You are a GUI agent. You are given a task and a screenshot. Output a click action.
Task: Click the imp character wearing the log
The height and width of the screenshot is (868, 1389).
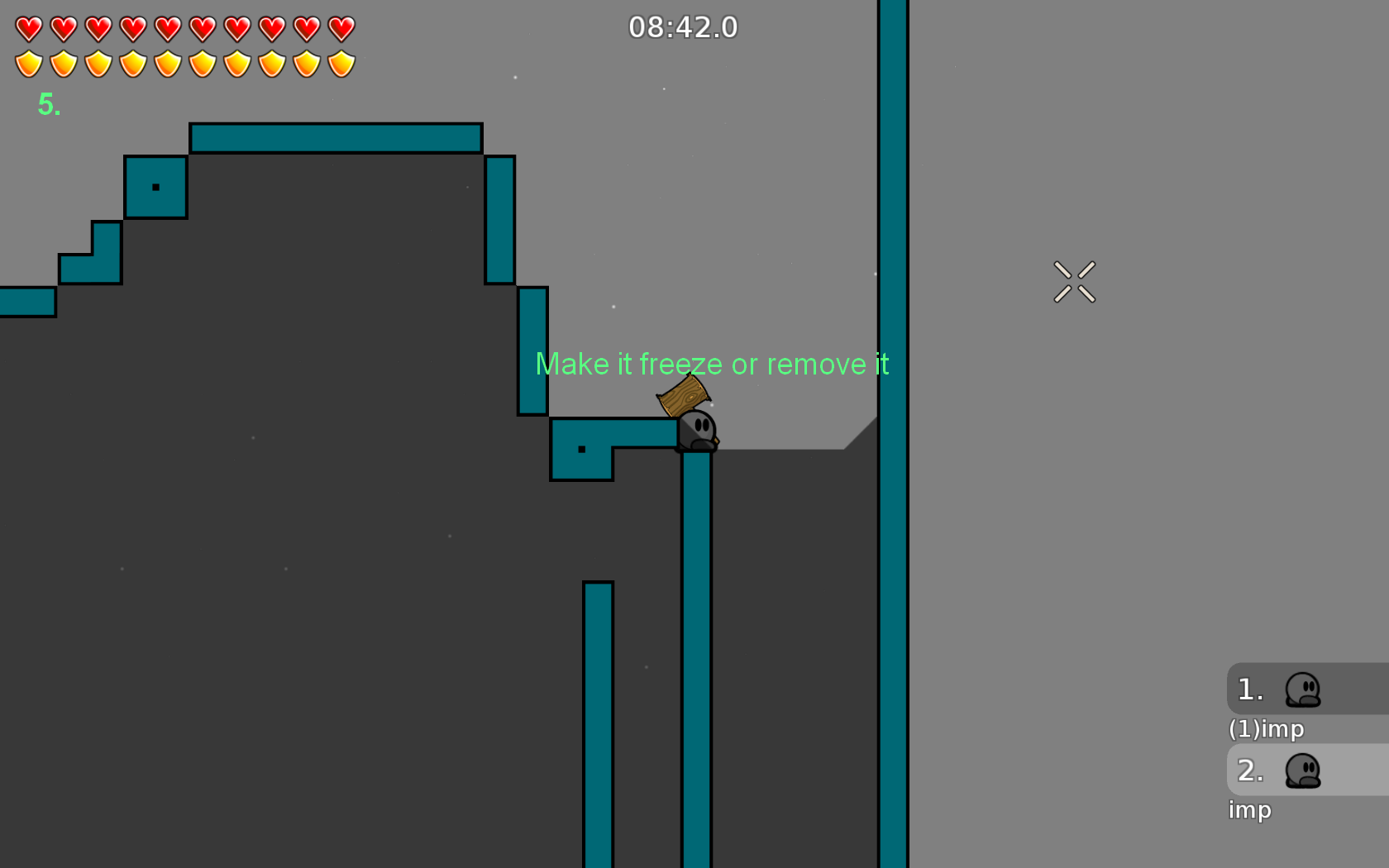[697, 430]
